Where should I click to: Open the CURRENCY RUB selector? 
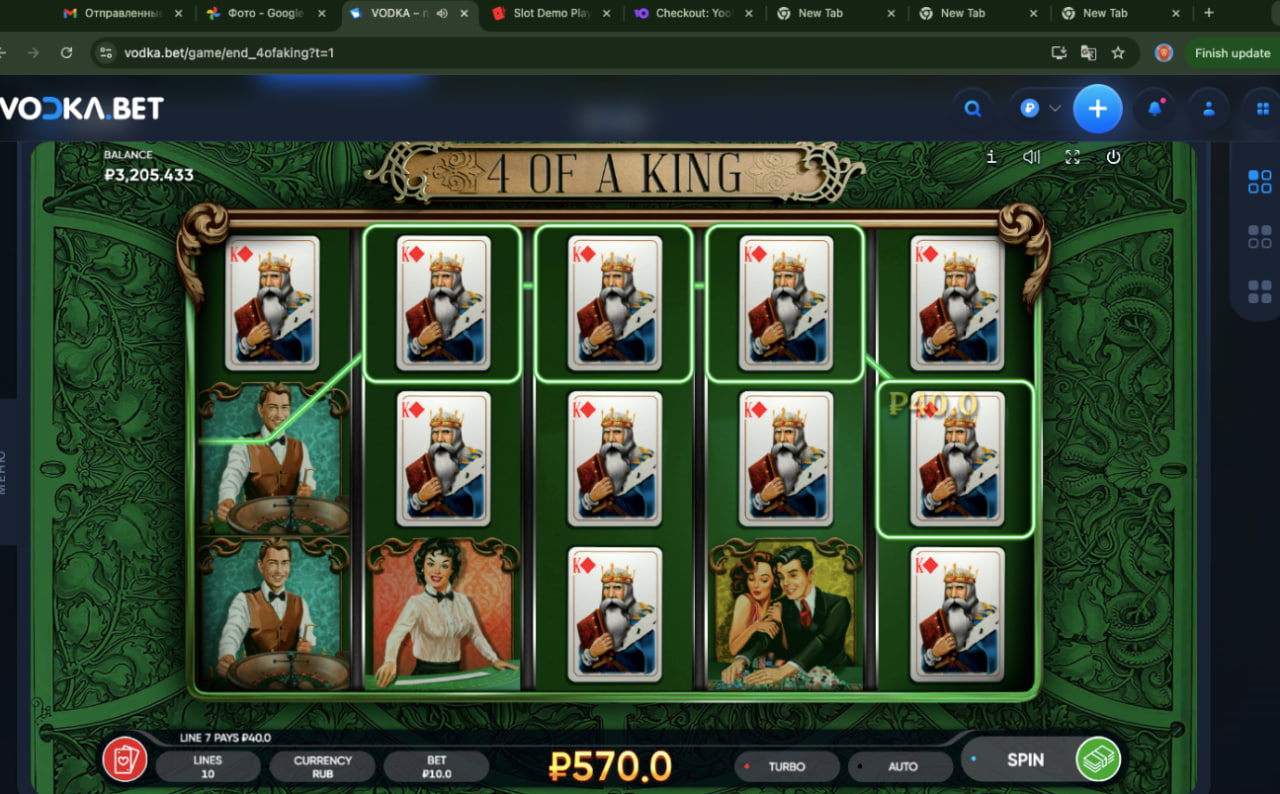(322, 767)
